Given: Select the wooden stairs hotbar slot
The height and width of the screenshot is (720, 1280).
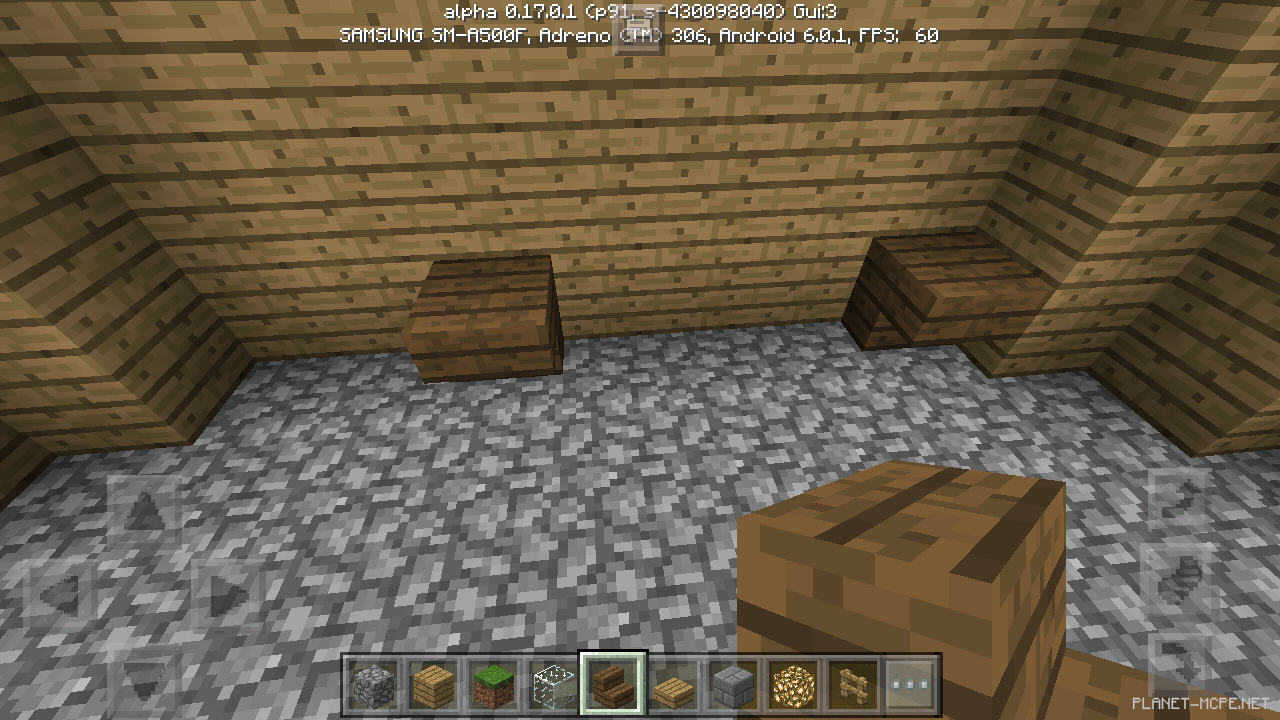Looking at the screenshot, I should [613, 687].
